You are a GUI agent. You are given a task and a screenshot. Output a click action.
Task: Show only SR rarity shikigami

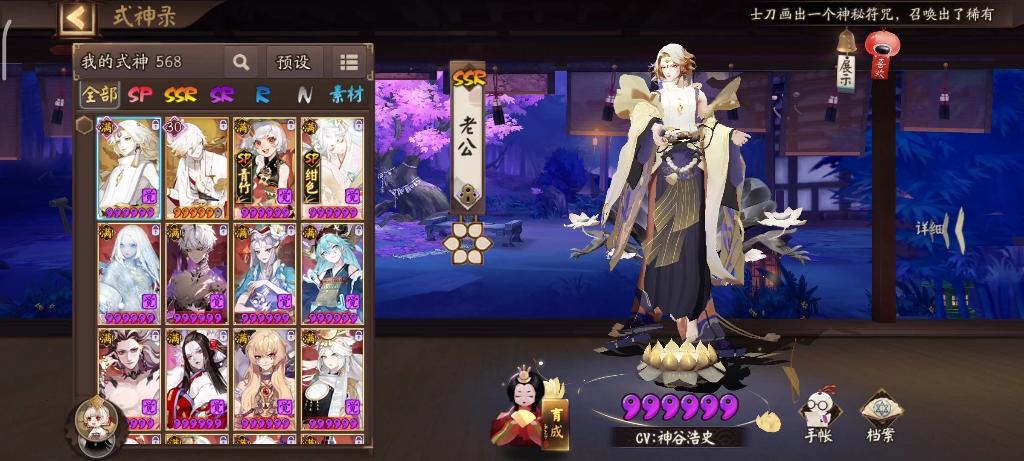click(x=222, y=95)
